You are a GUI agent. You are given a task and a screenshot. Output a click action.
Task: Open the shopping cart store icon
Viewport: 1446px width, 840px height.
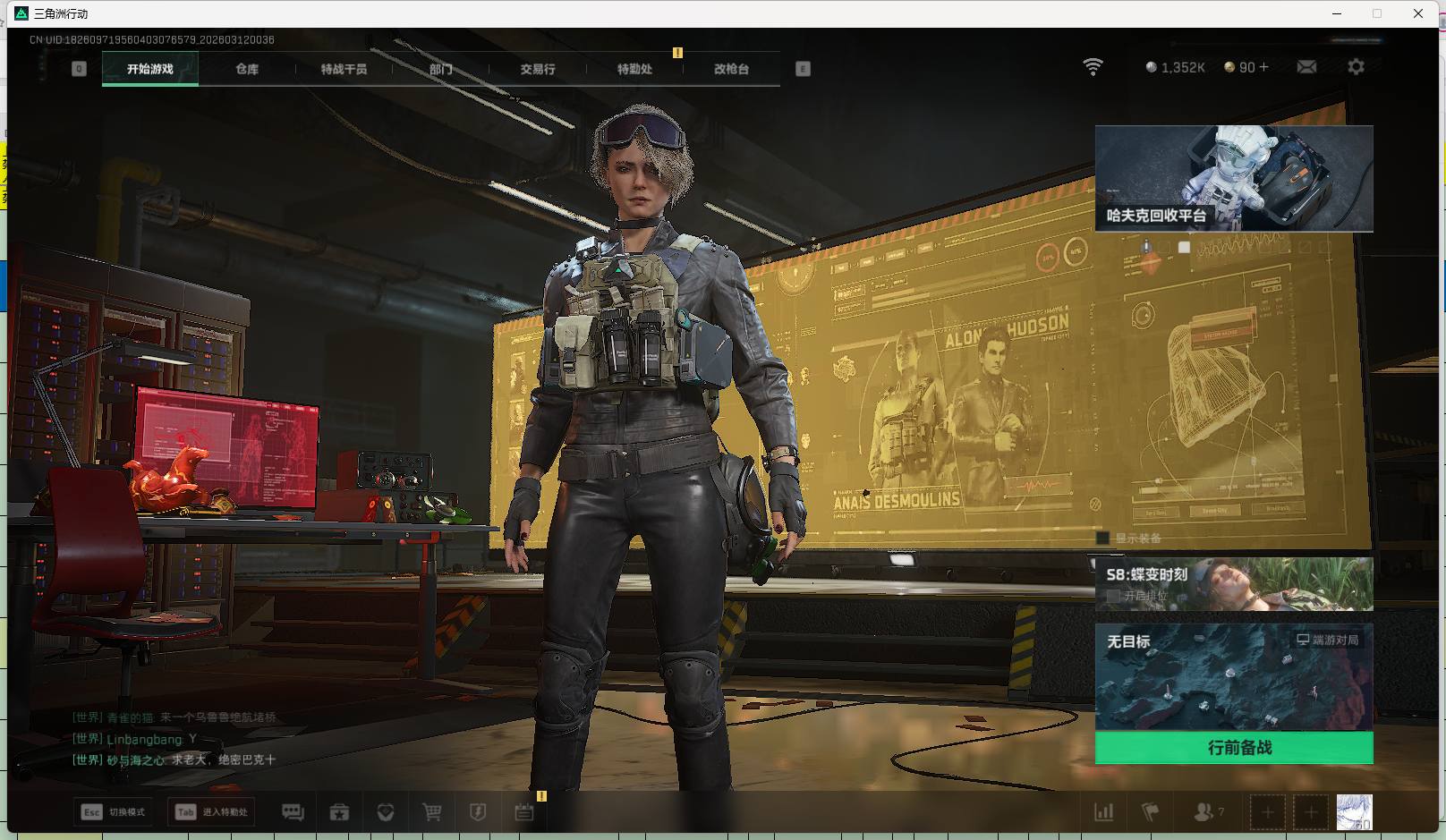coord(432,812)
